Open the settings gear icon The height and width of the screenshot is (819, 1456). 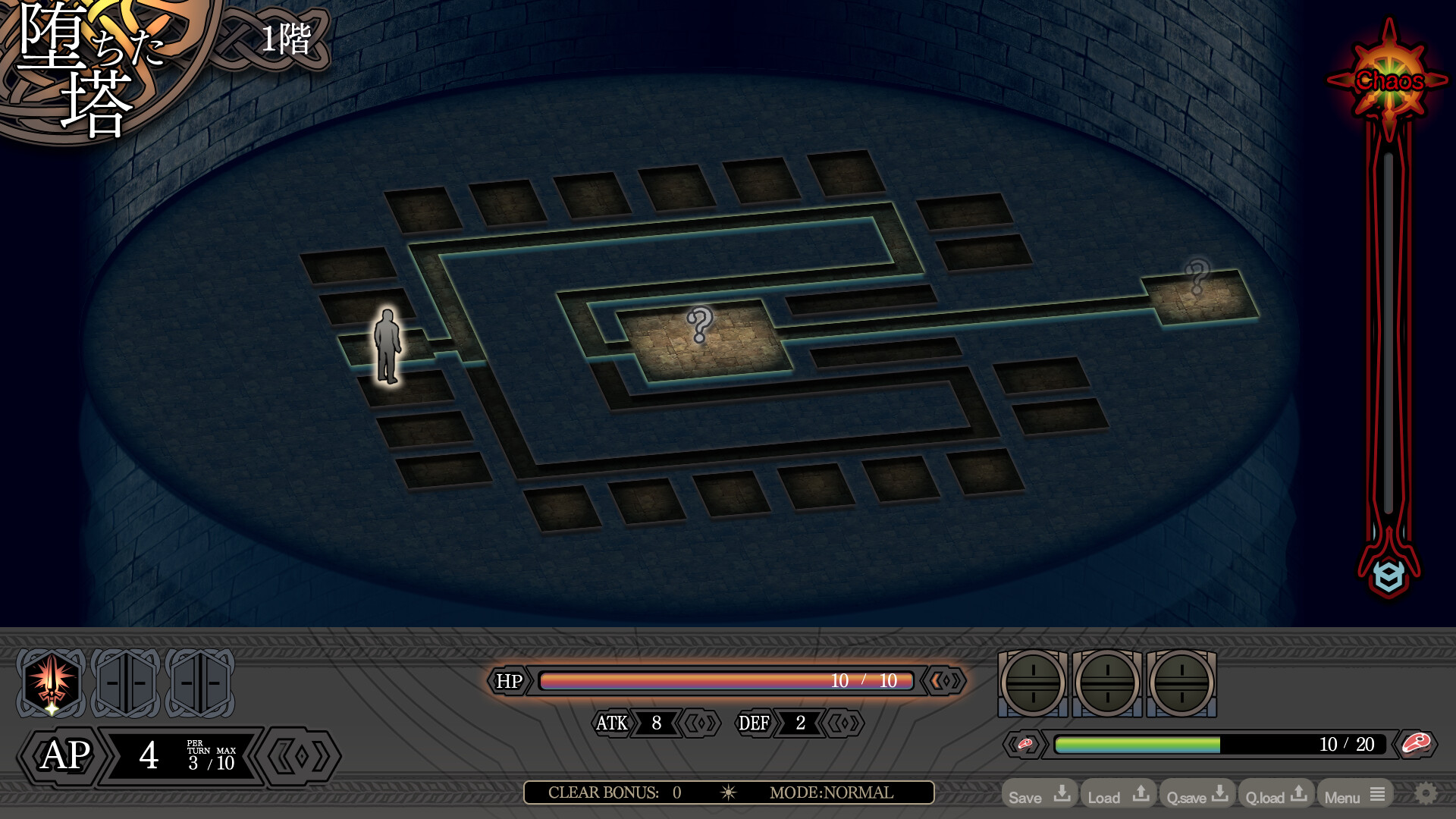click(x=1426, y=794)
